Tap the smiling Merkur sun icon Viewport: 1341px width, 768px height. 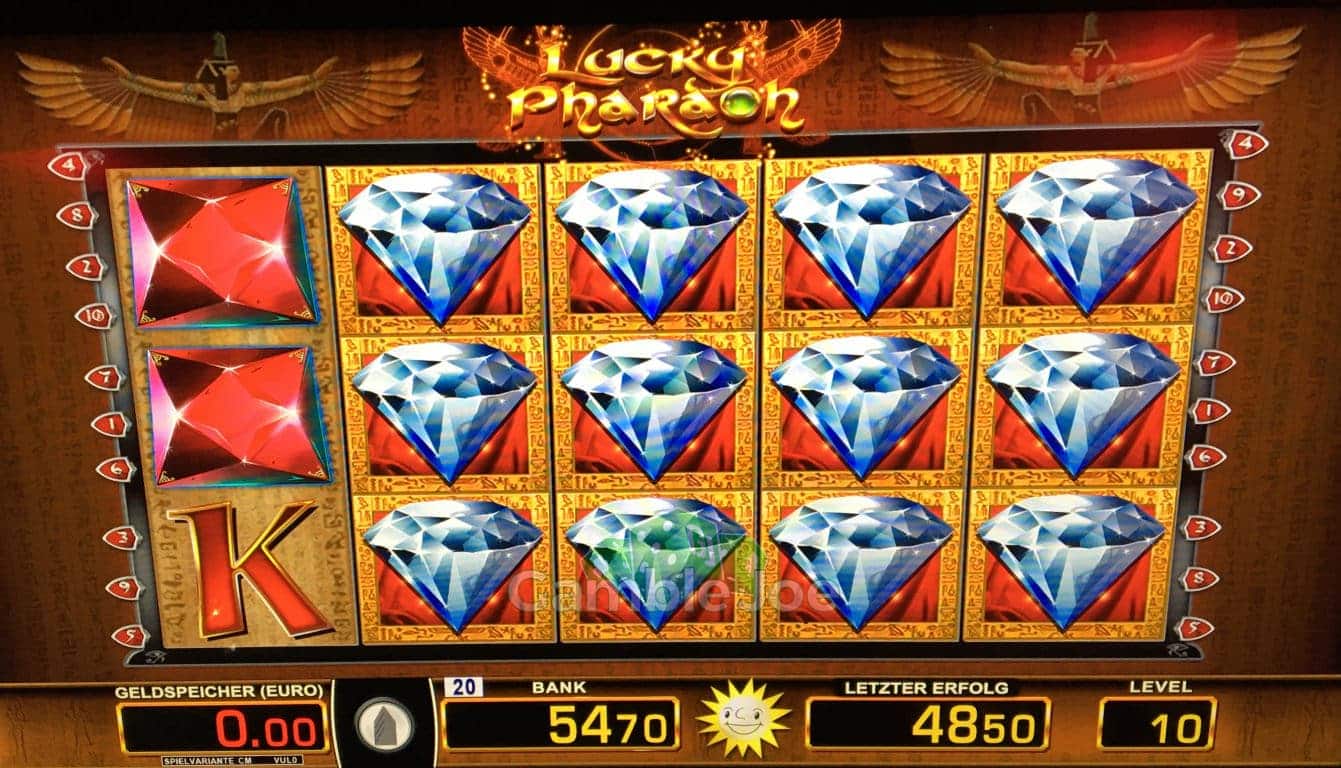click(x=743, y=718)
